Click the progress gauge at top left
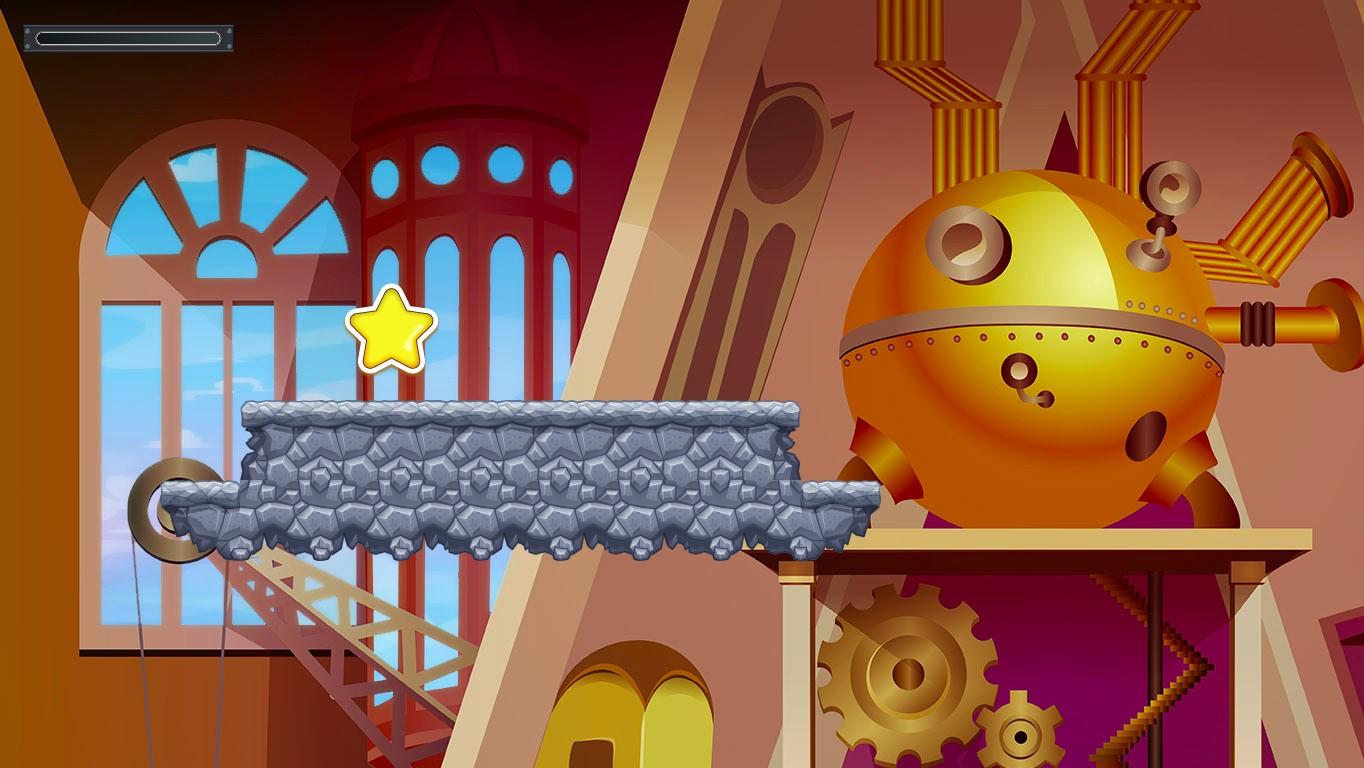1364x768 pixels. 128,37
